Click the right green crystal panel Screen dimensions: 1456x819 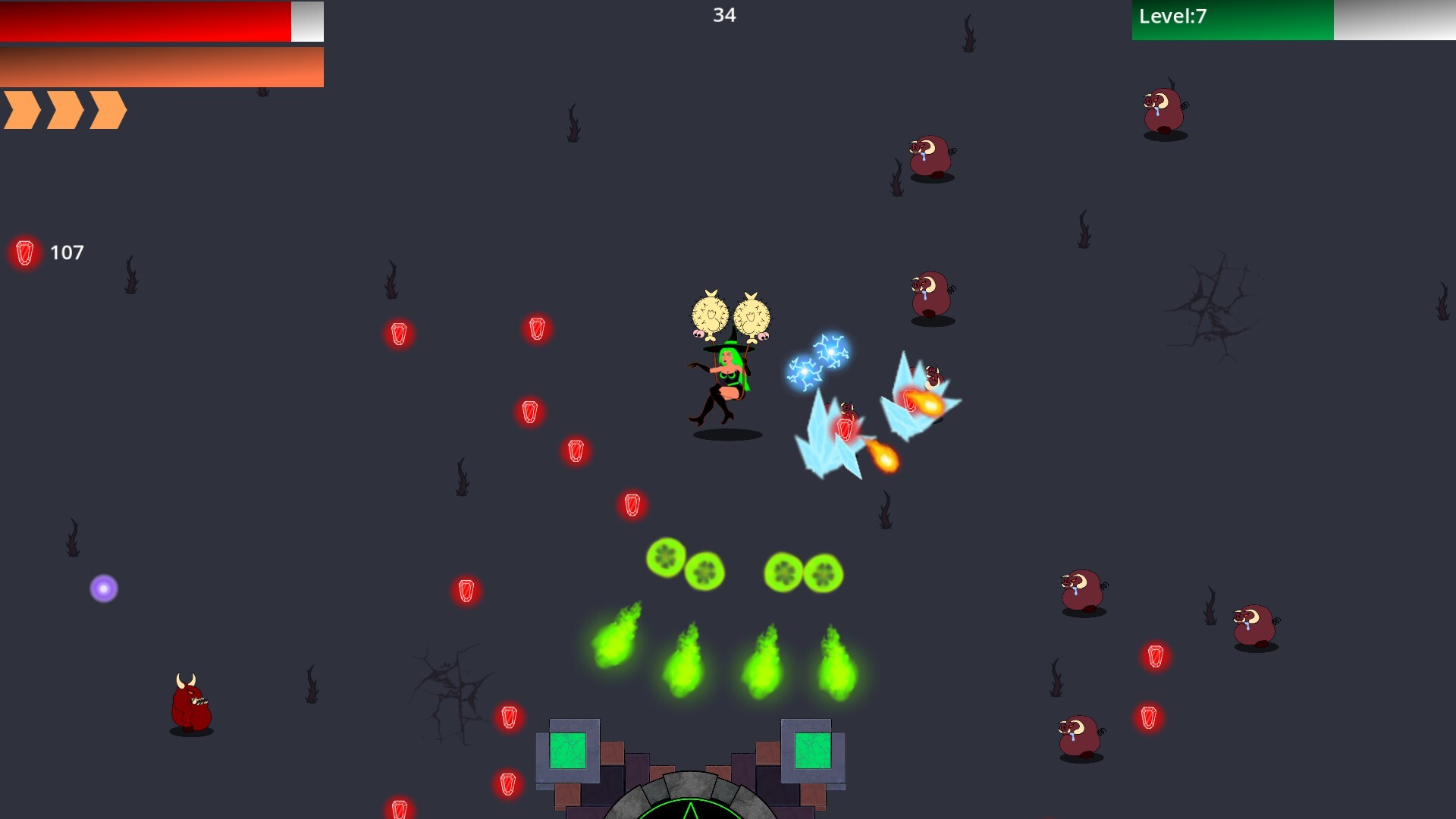811,751
